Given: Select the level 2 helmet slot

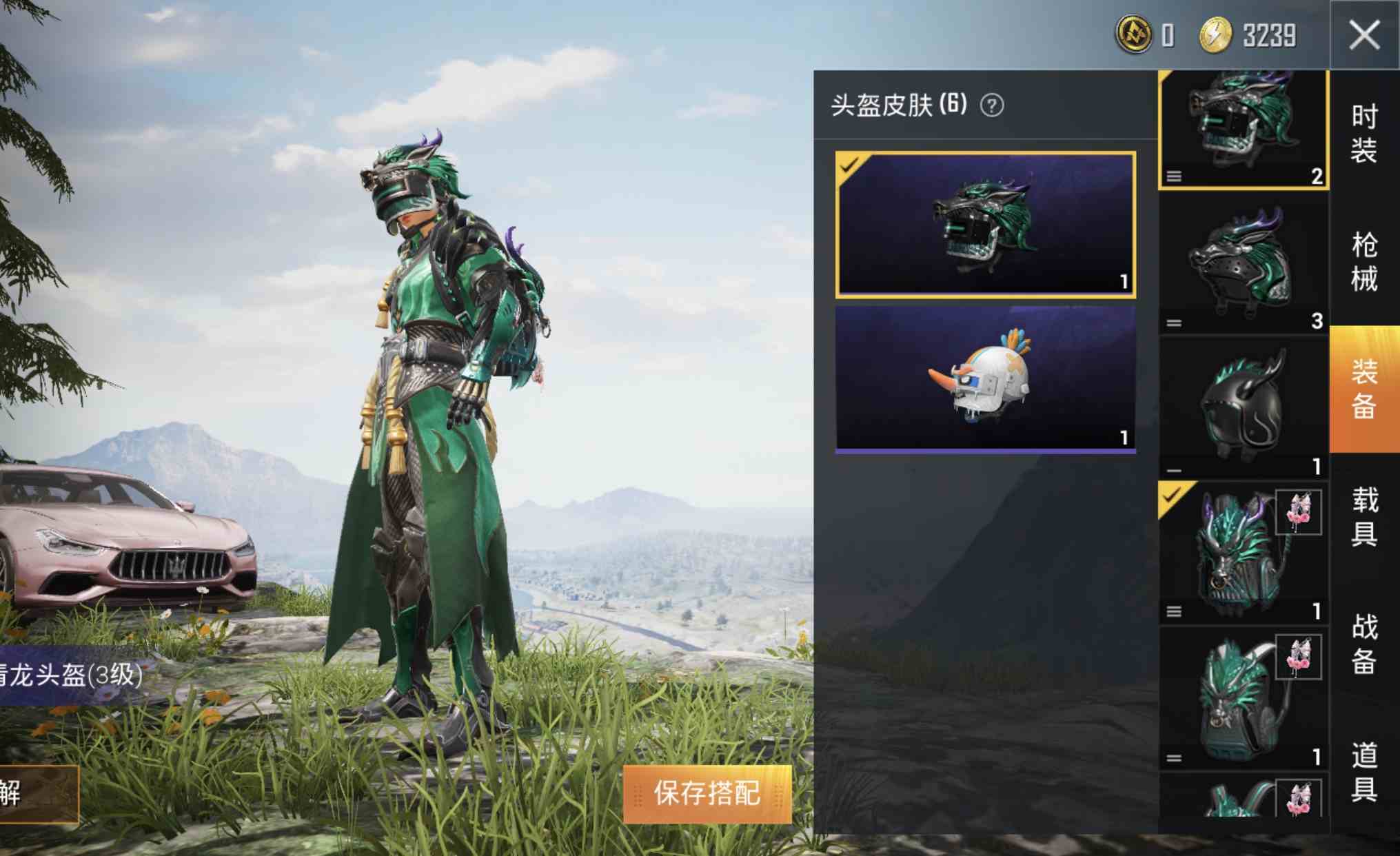Looking at the screenshot, I should coord(1244,129).
